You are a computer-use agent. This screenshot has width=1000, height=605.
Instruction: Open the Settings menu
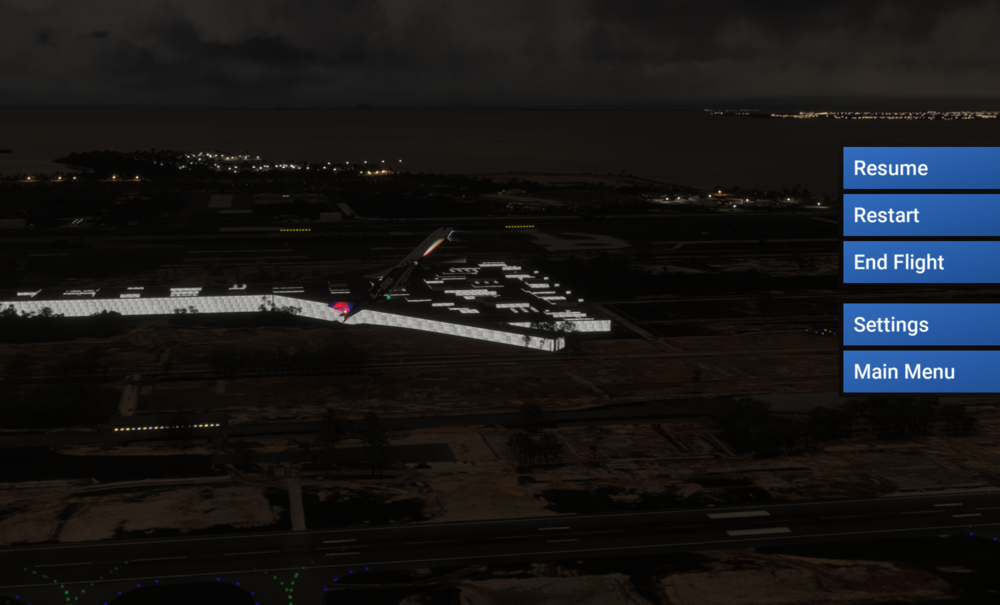click(x=920, y=325)
